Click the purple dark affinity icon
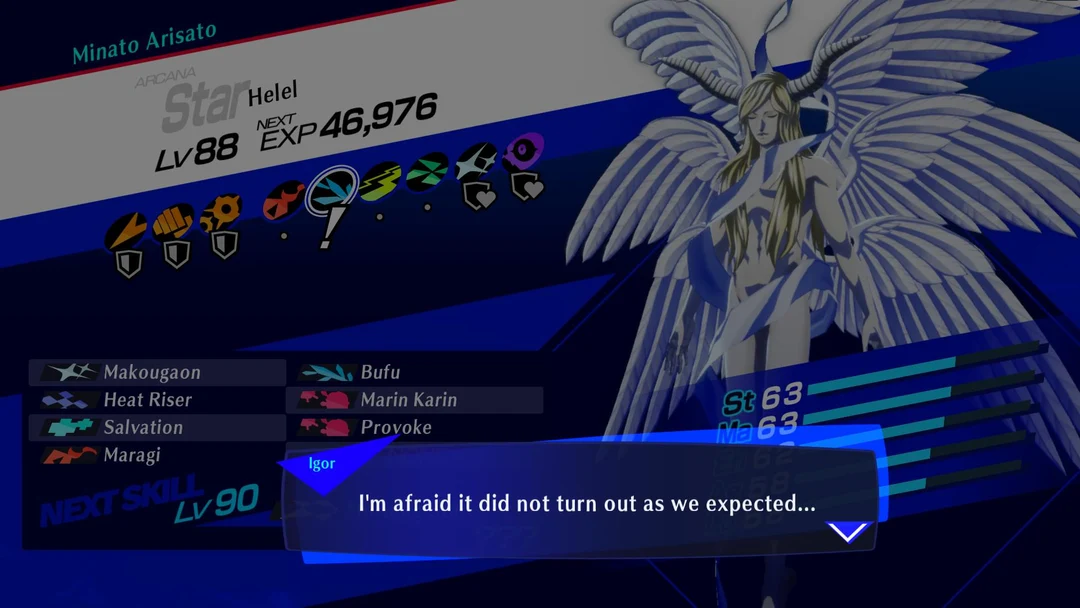The image size is (1080, 608). pos(523,152)
